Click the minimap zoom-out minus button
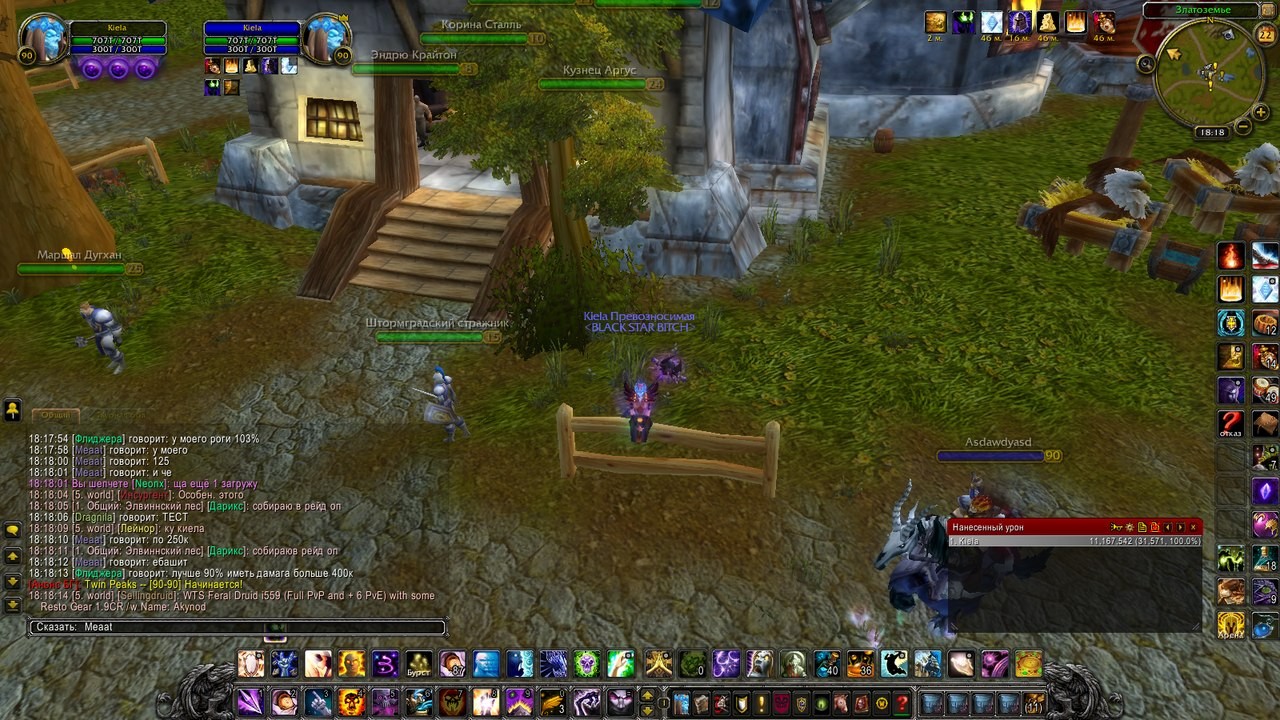Screen dimensions: 1280x720 point(1243,127)
